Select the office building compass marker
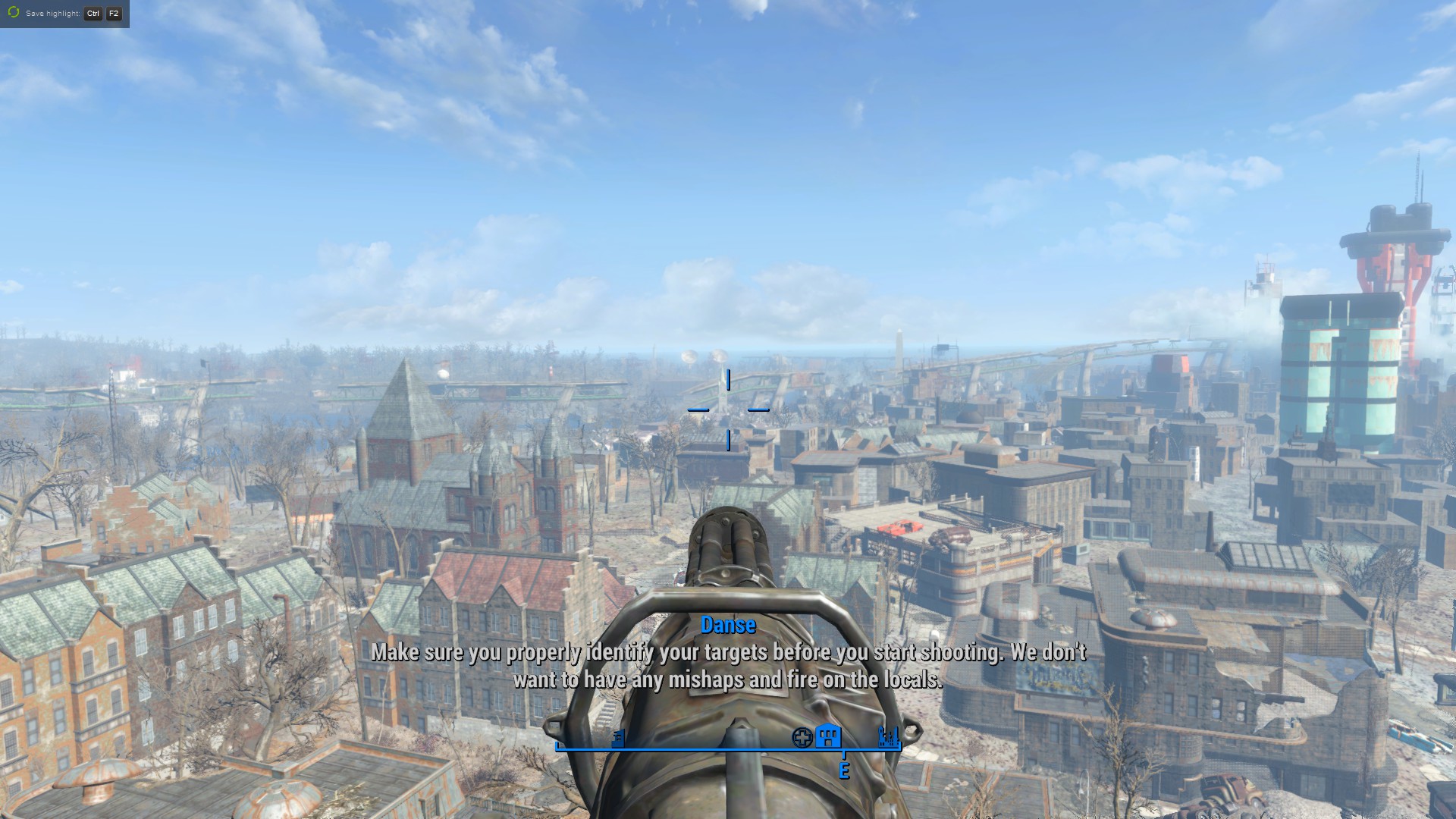The height and width of the screenshot is (819, 1456). pos(618,737)
